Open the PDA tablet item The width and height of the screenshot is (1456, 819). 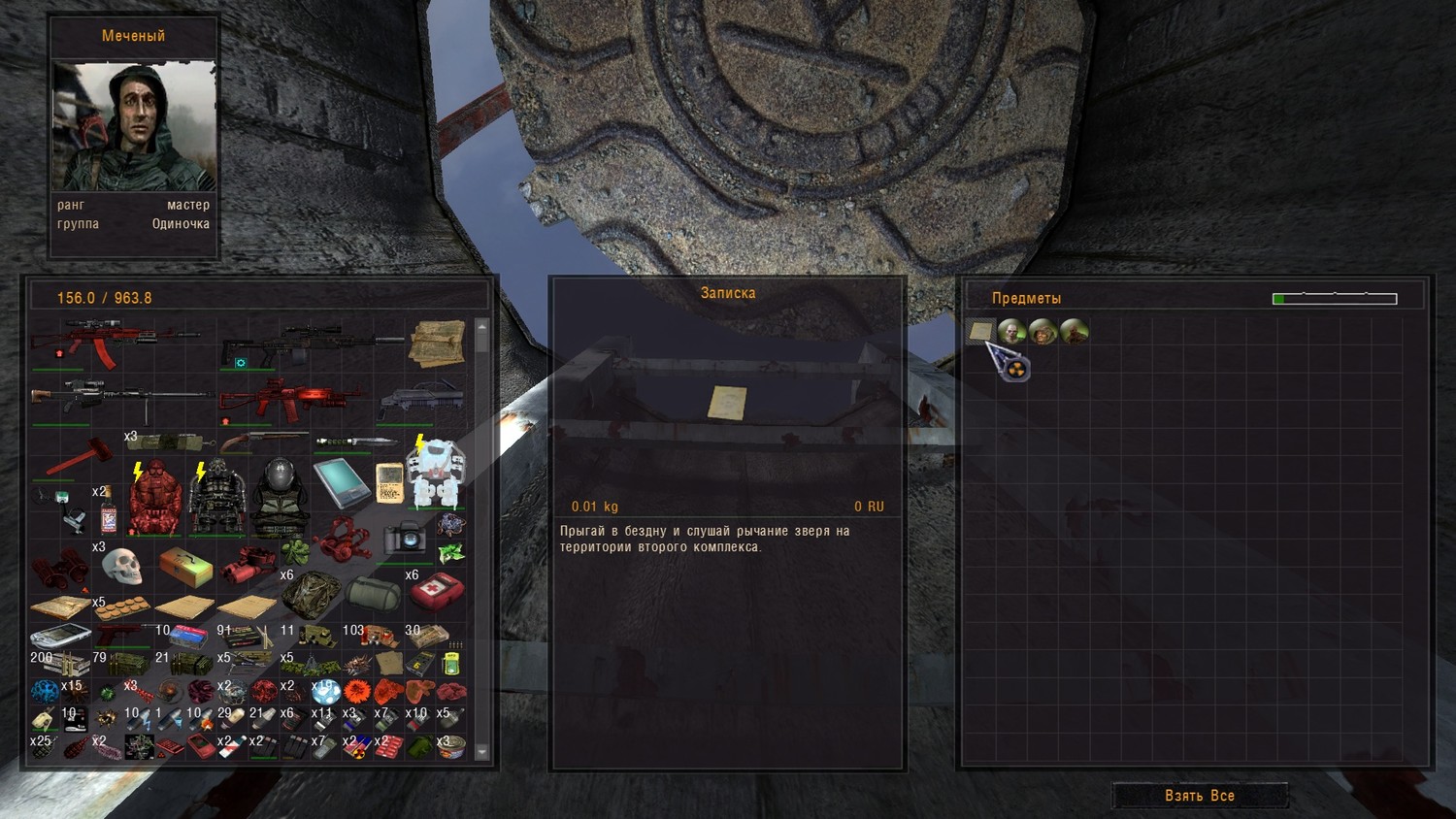(x=341, y=482)
